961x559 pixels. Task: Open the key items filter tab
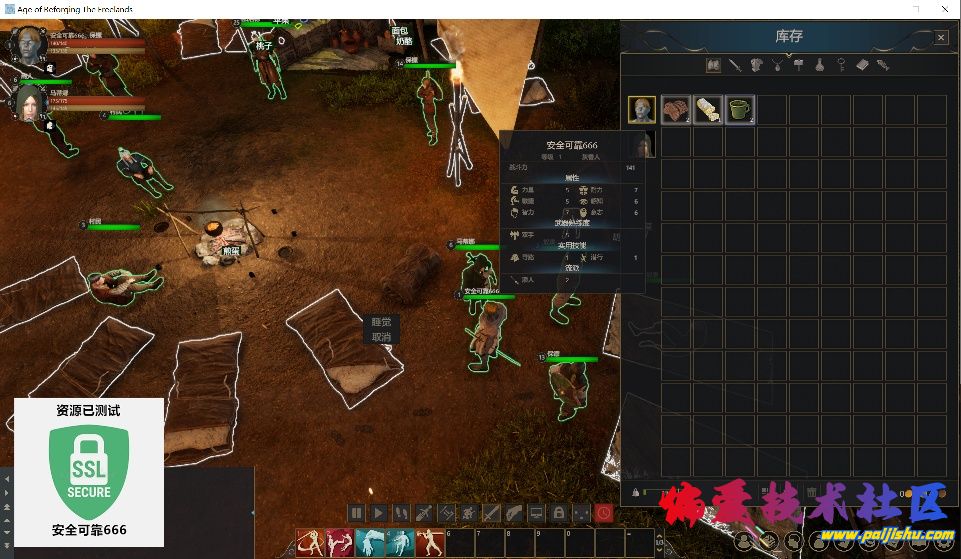pyautogui.click(x=841, y=65)
